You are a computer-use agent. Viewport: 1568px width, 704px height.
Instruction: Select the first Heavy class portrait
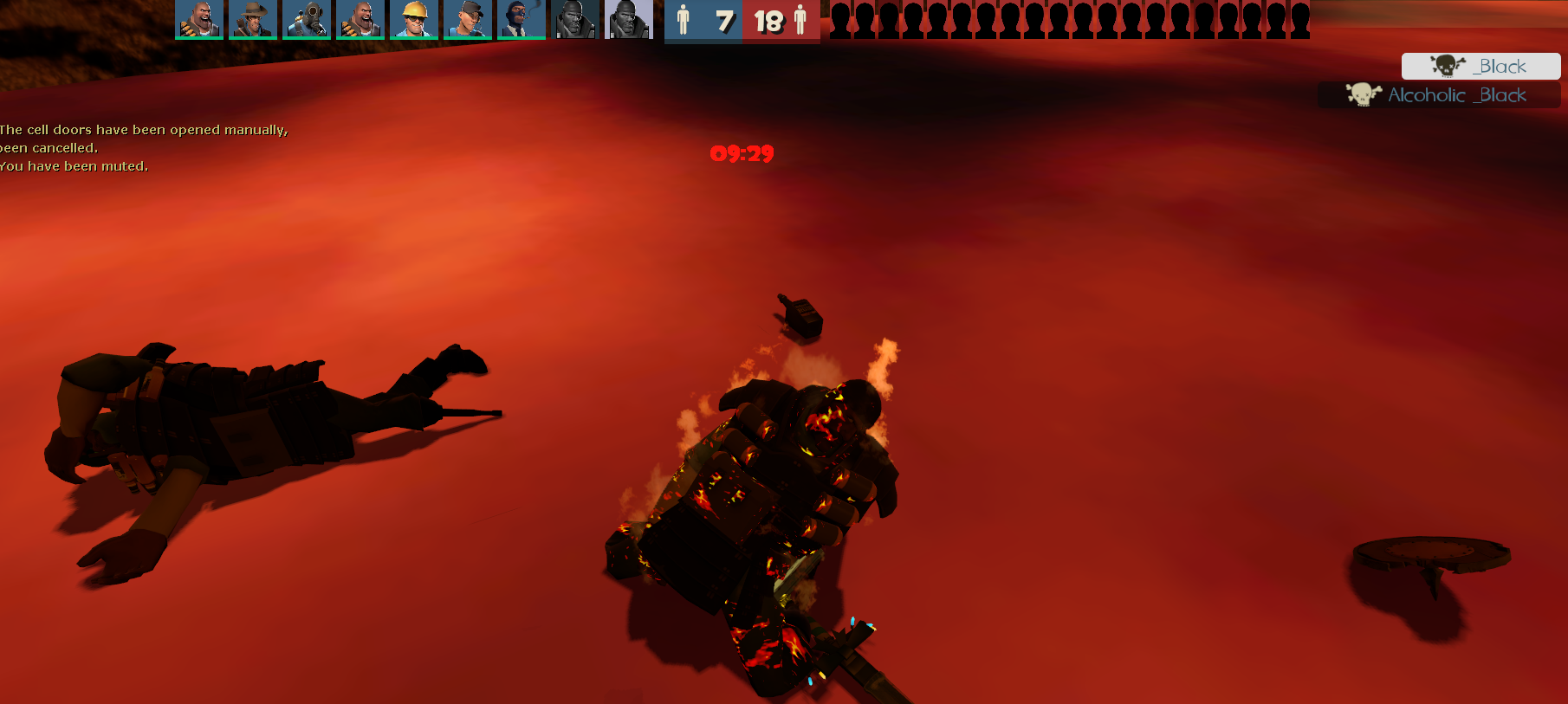pyautogui.click(x=199, y=19)
